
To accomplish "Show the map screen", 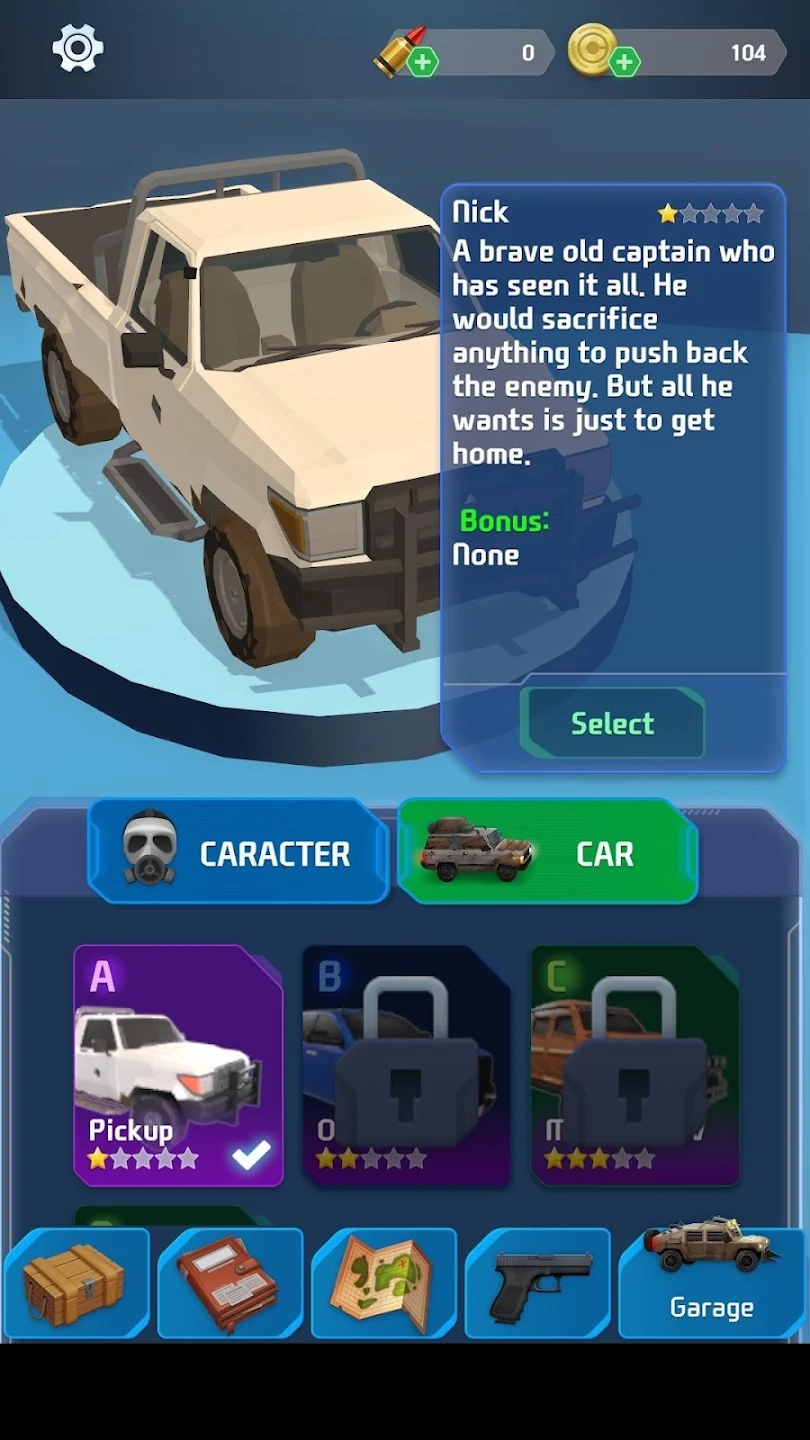I will [x=384, y=1283].
